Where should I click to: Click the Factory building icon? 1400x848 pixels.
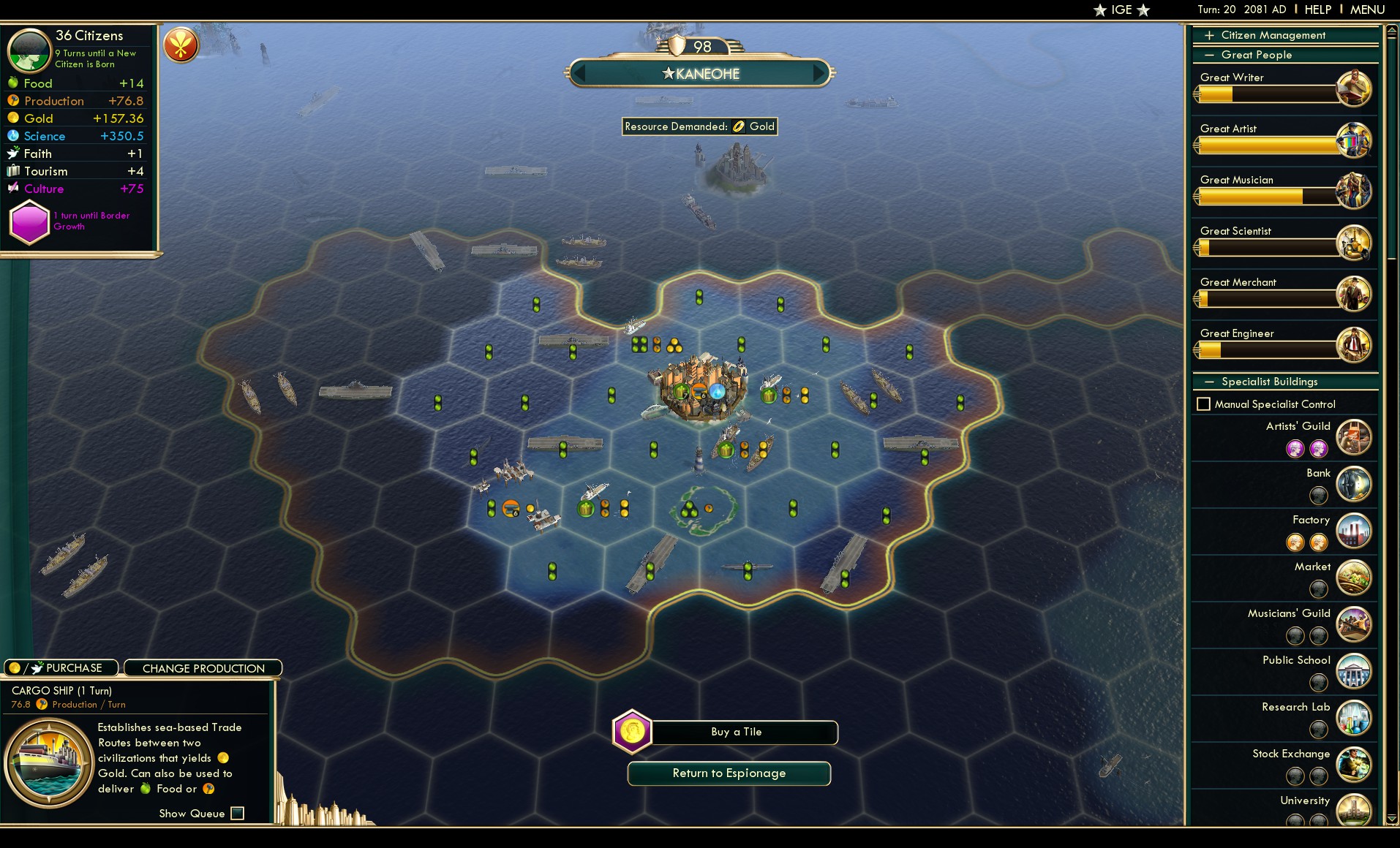click(1354, 531)
